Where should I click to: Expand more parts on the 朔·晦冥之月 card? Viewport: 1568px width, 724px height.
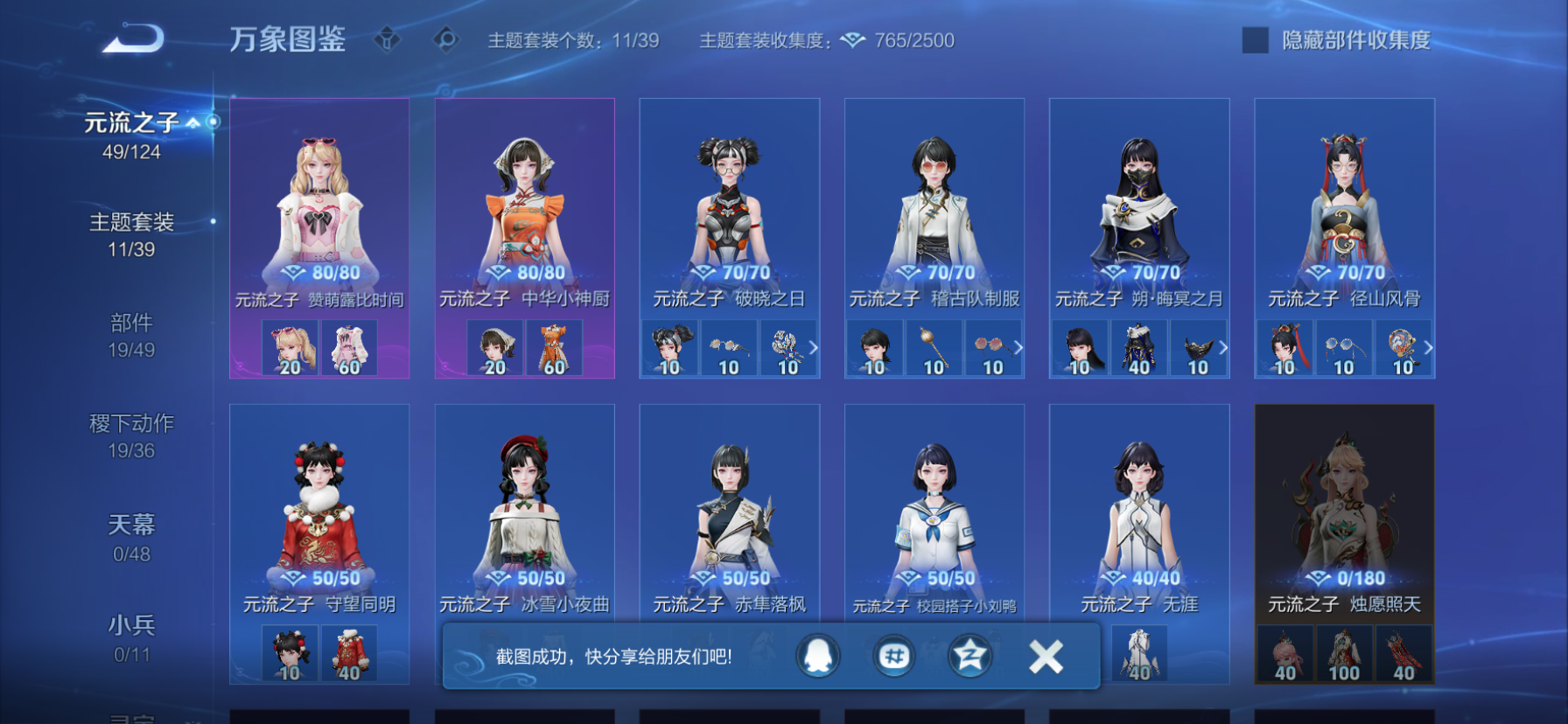click(x=1222, y=347)
